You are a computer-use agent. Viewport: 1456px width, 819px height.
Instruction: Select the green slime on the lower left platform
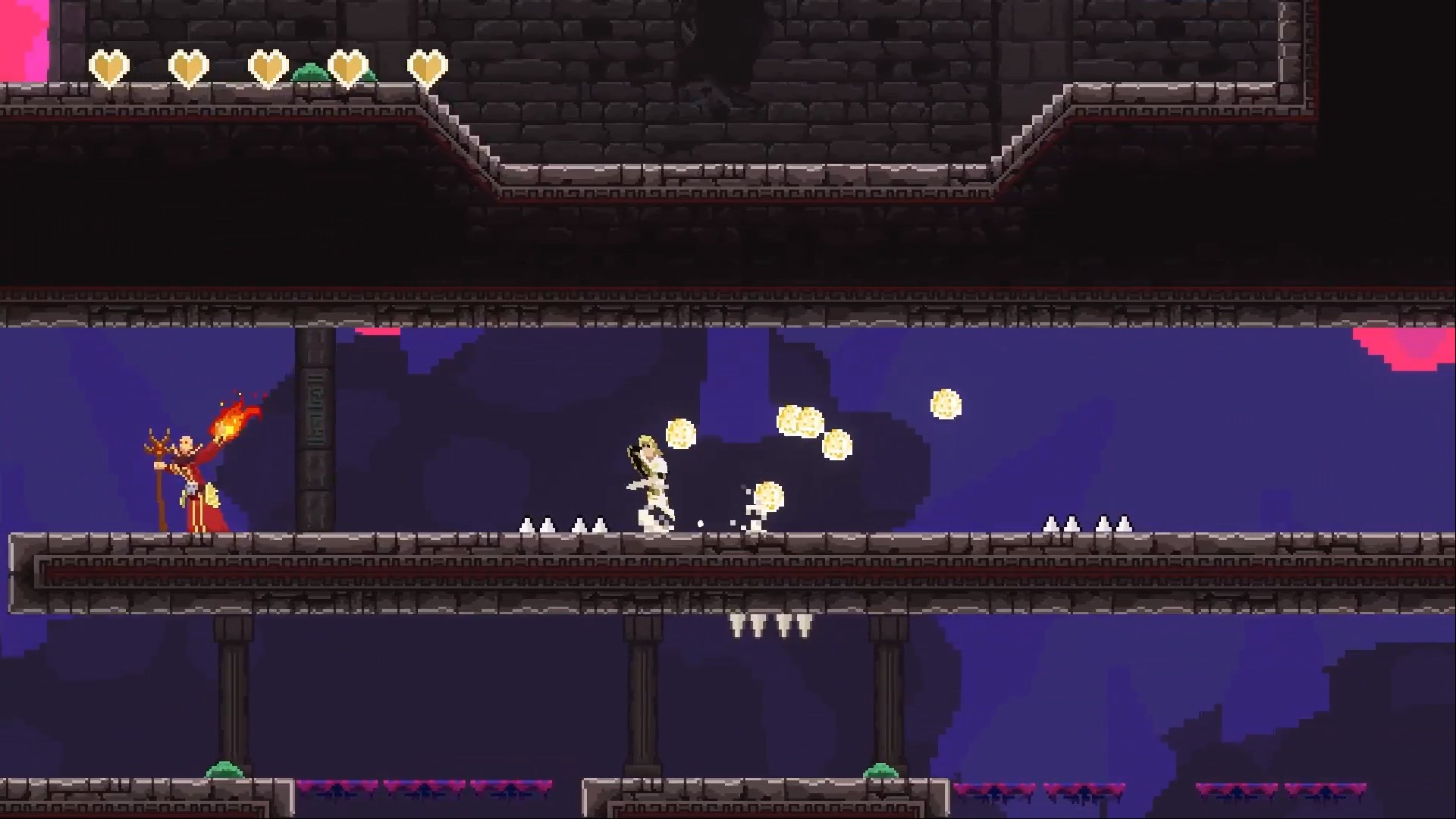[224, 768]
